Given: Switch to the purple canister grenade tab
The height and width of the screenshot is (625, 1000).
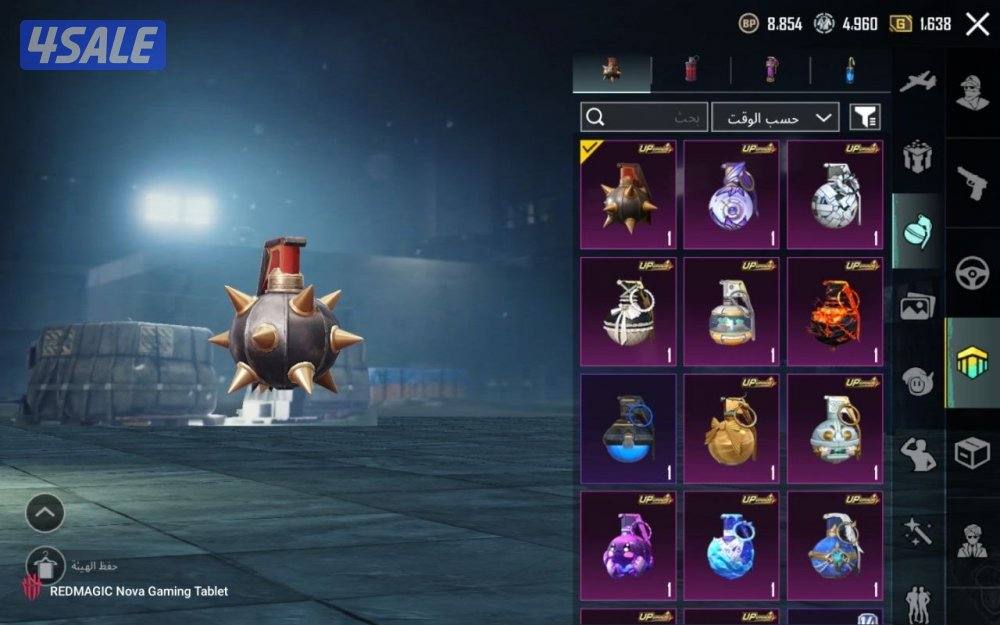Looking at the screenshot, I should tap(771, 70).
